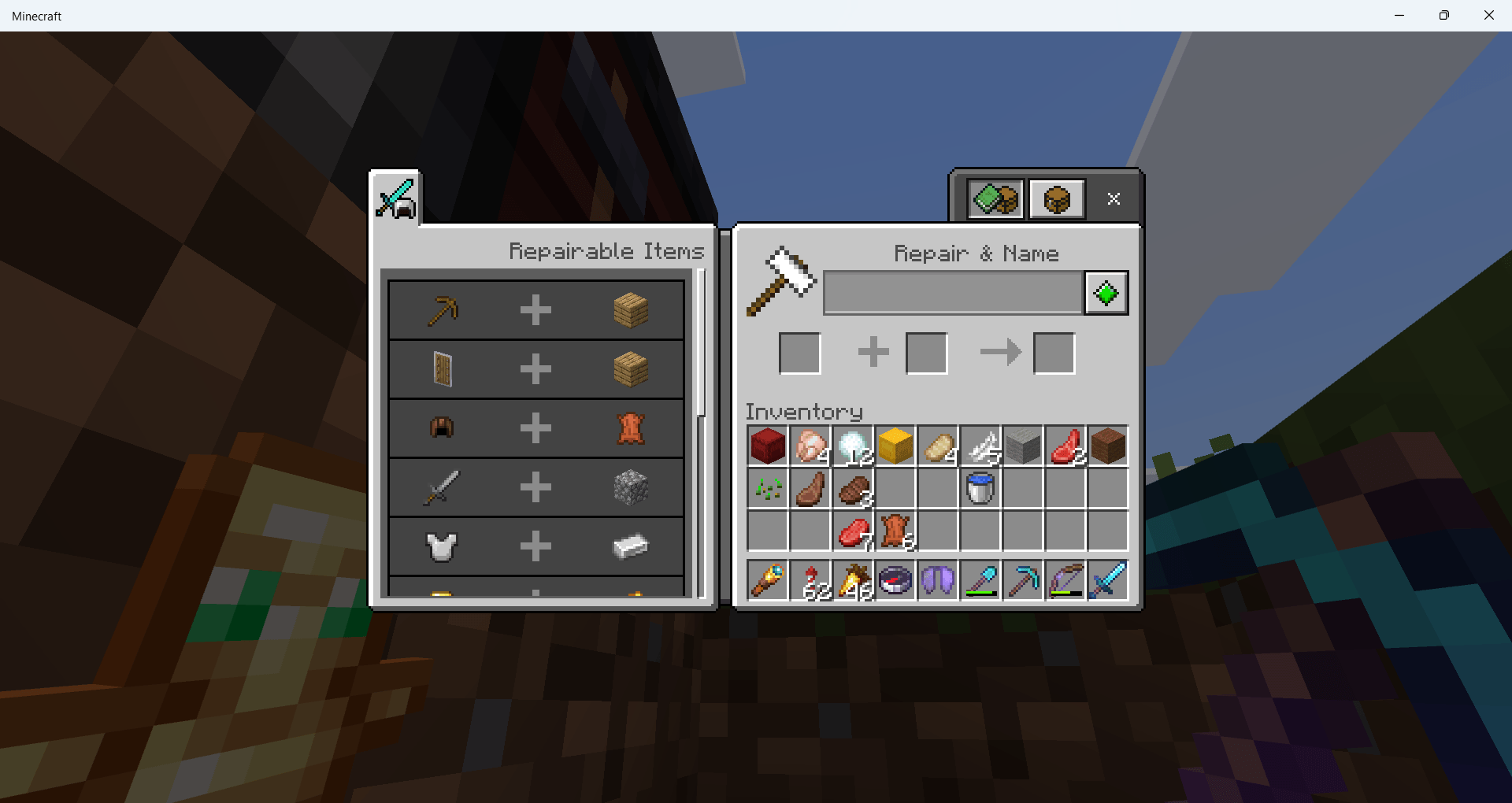The height and width of the screenshot is (803, 1512).
Task: Click the iron chestplate repair recipe
Action: click(x=535, y=546)
